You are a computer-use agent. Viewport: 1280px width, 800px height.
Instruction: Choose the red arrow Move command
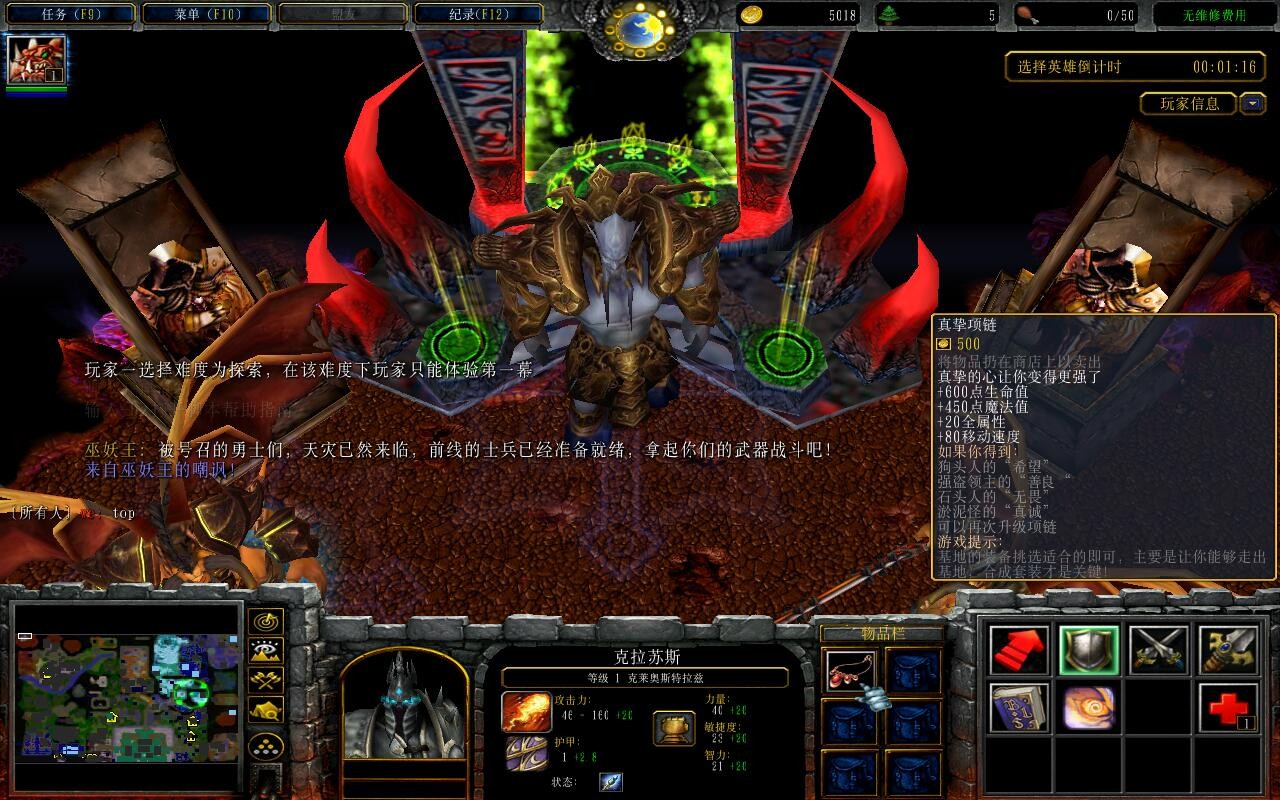1019,650
